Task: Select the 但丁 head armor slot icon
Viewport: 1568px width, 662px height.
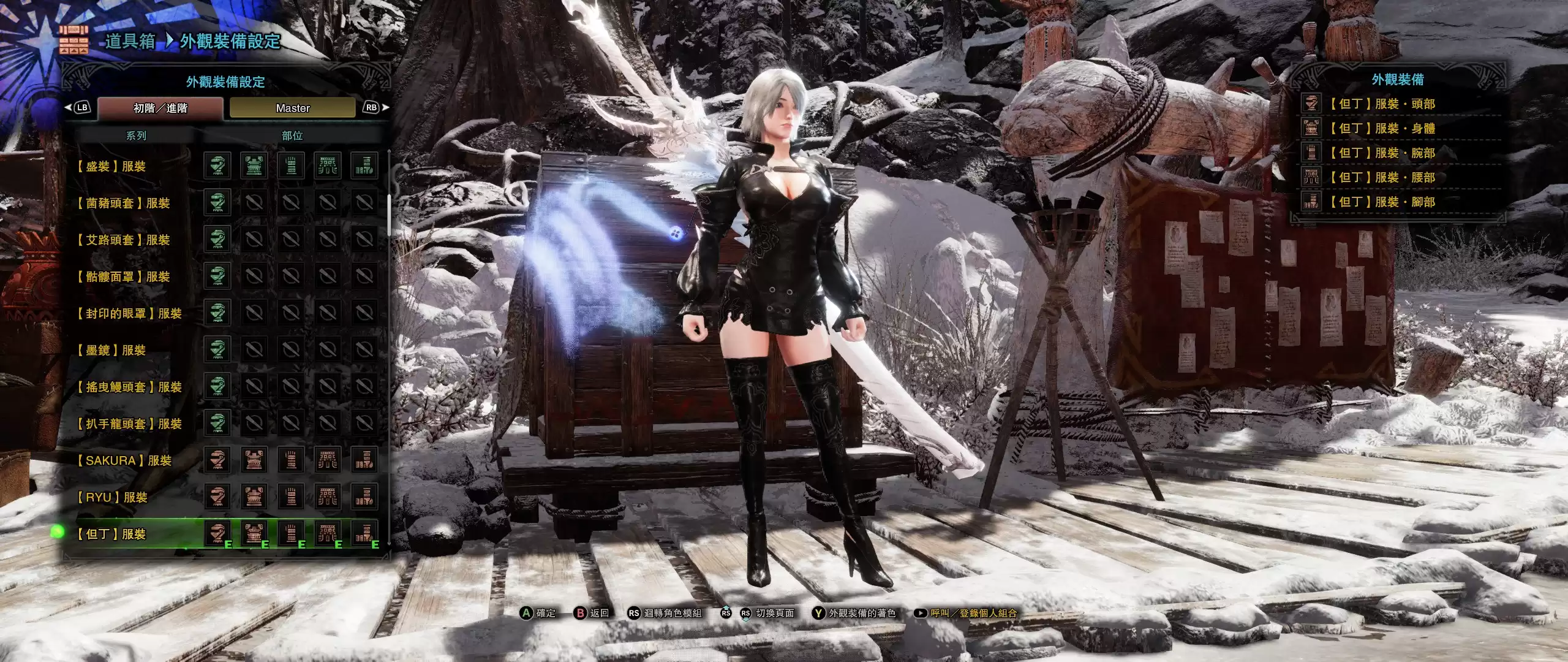Action: point(217,535)
